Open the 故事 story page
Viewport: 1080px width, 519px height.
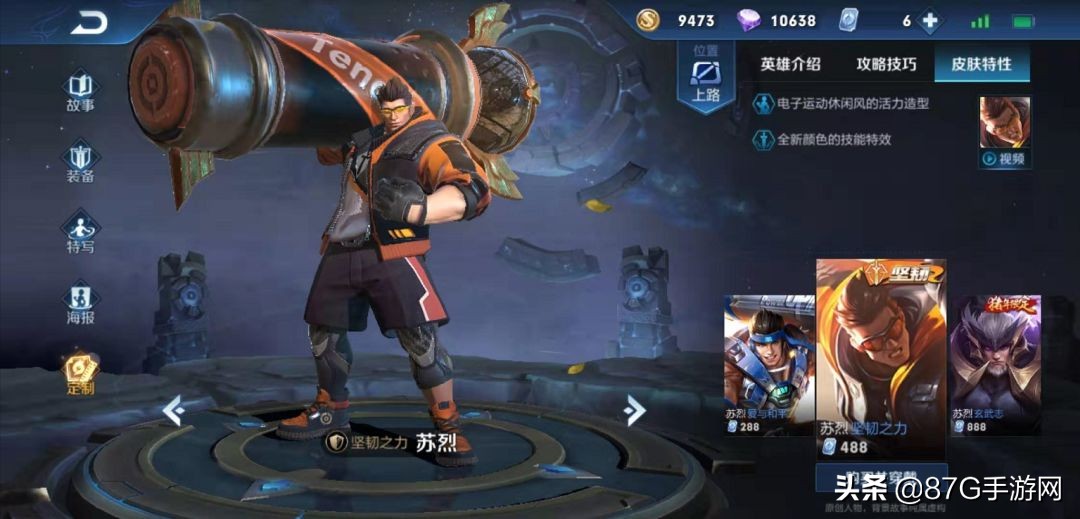pos(81,90)
